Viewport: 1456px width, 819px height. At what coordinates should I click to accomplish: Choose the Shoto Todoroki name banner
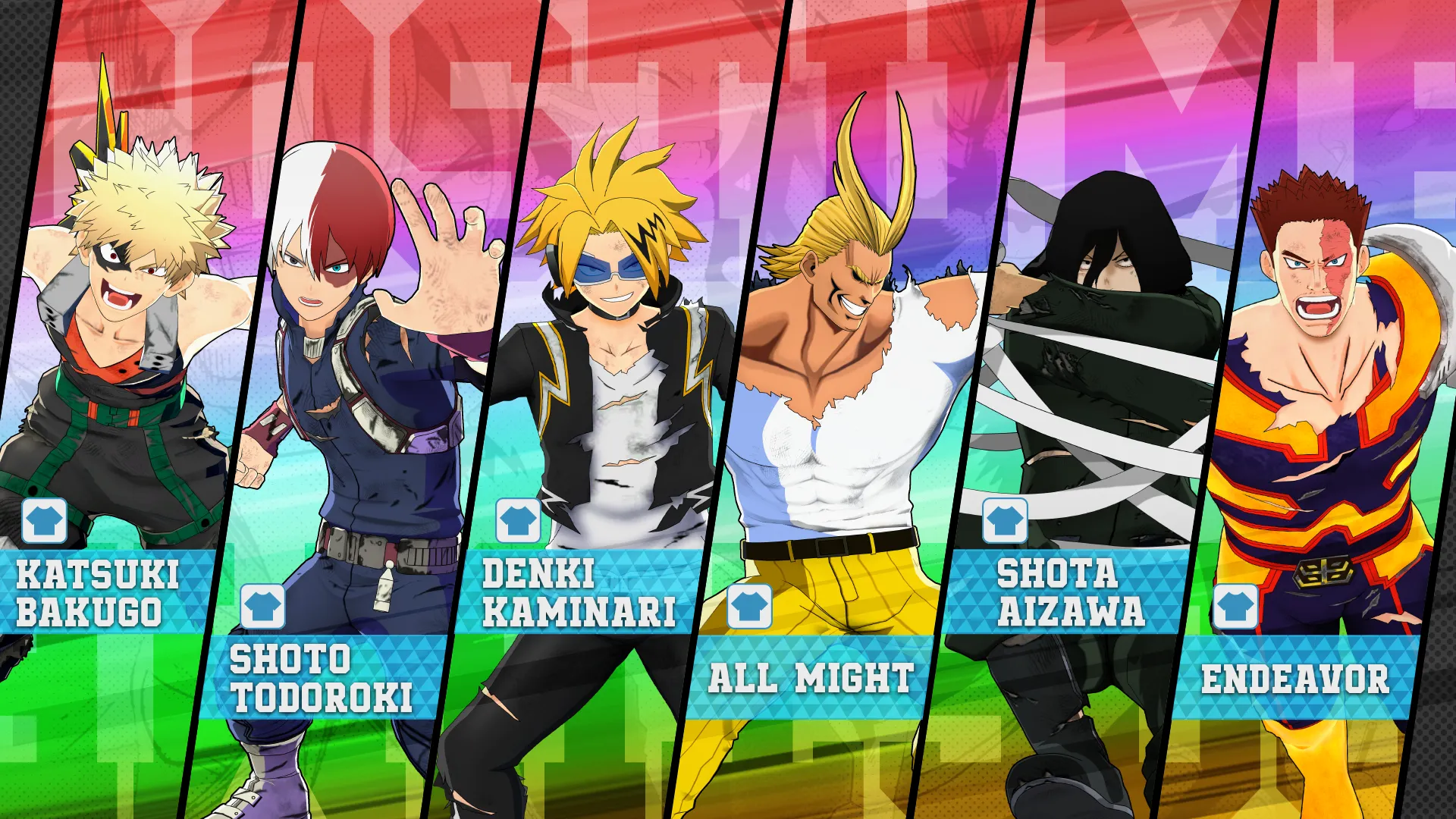[x=322, y=679]
